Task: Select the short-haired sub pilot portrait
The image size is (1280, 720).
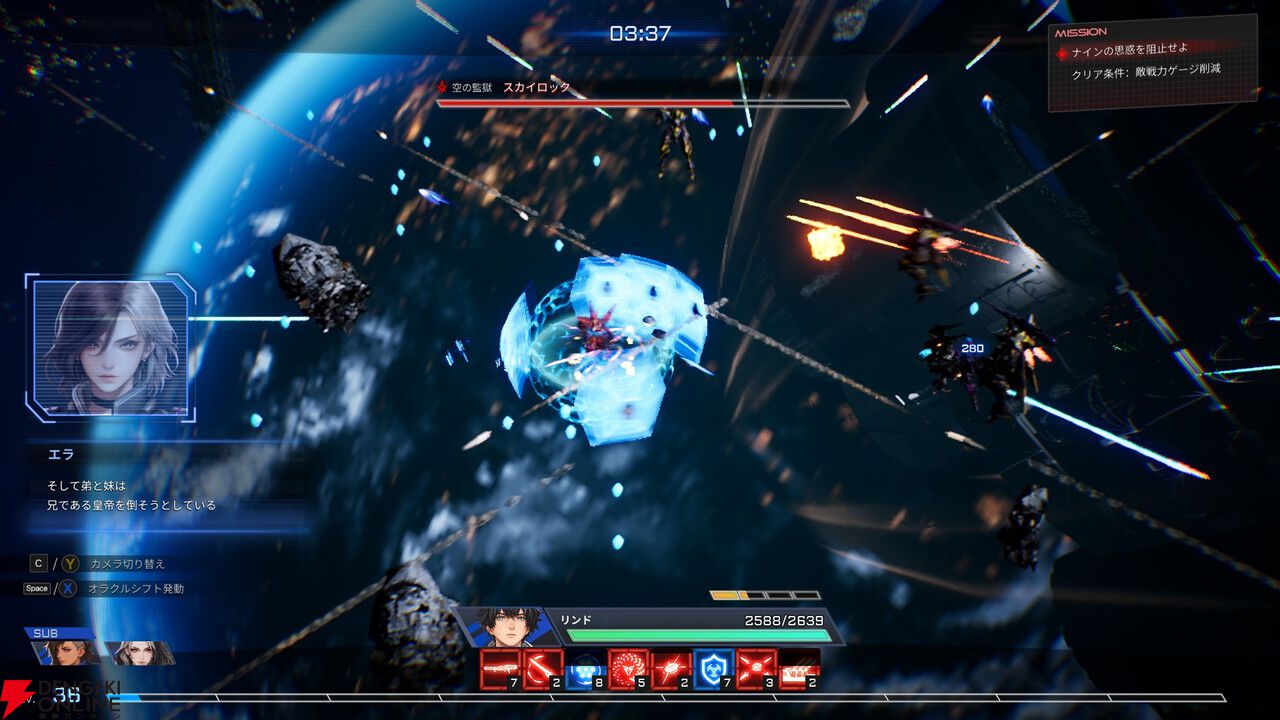Action: [70, 653]
